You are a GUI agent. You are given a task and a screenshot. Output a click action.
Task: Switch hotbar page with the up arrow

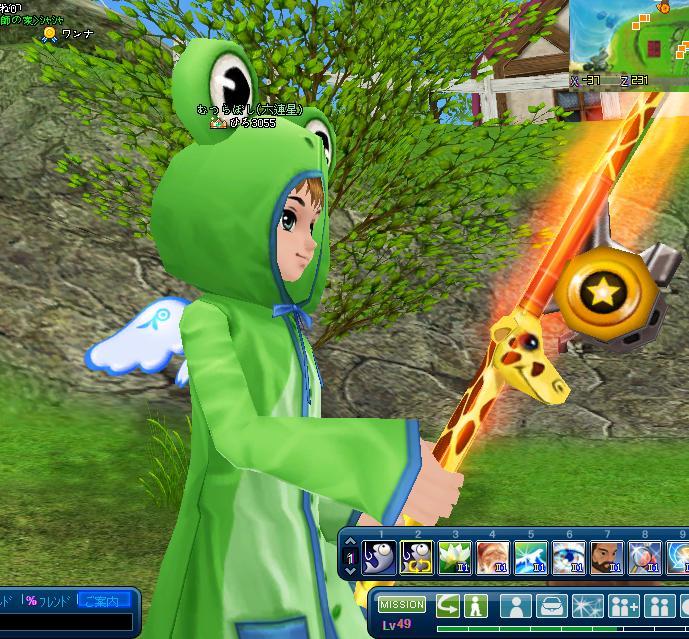pyautogui.click(x=350, y=543)
